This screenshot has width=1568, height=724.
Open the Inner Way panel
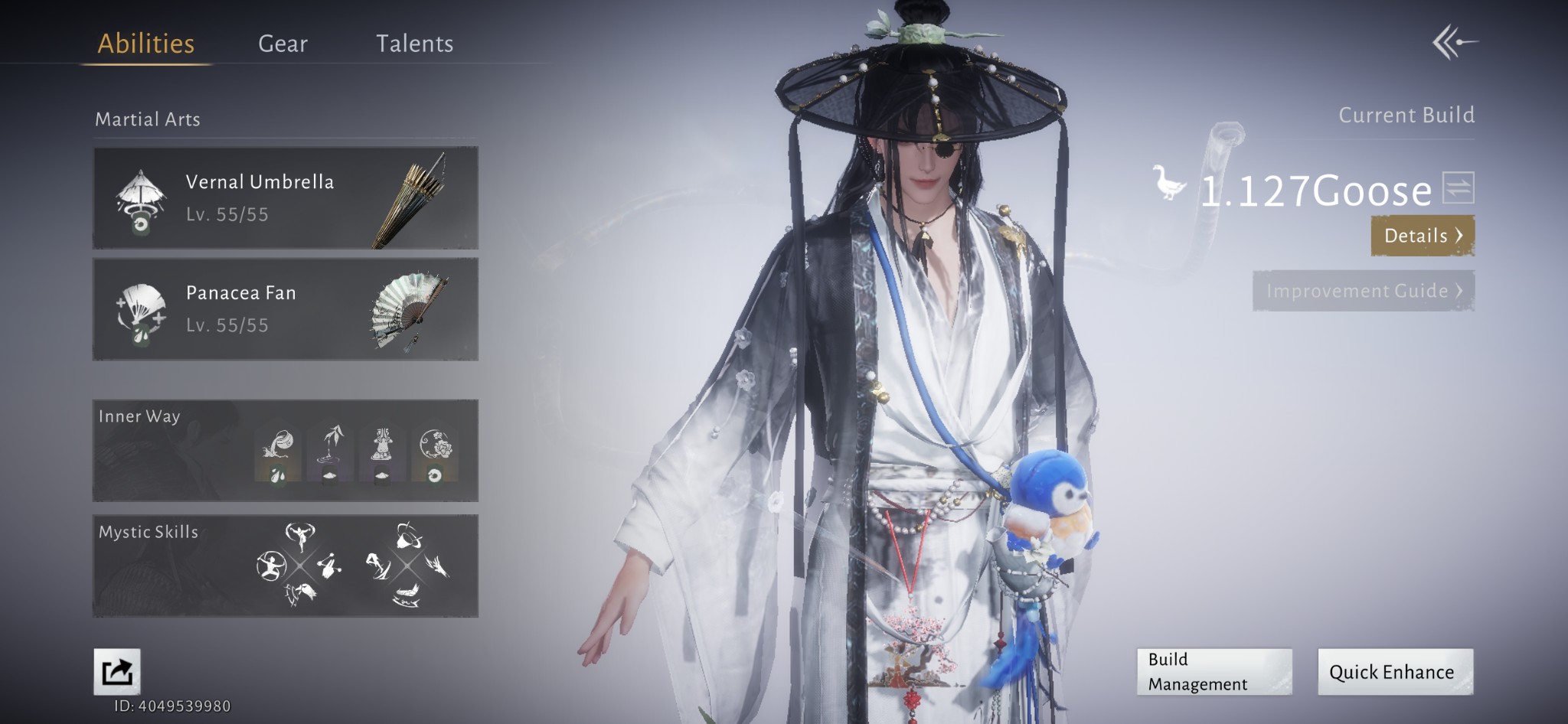point(286,451)
